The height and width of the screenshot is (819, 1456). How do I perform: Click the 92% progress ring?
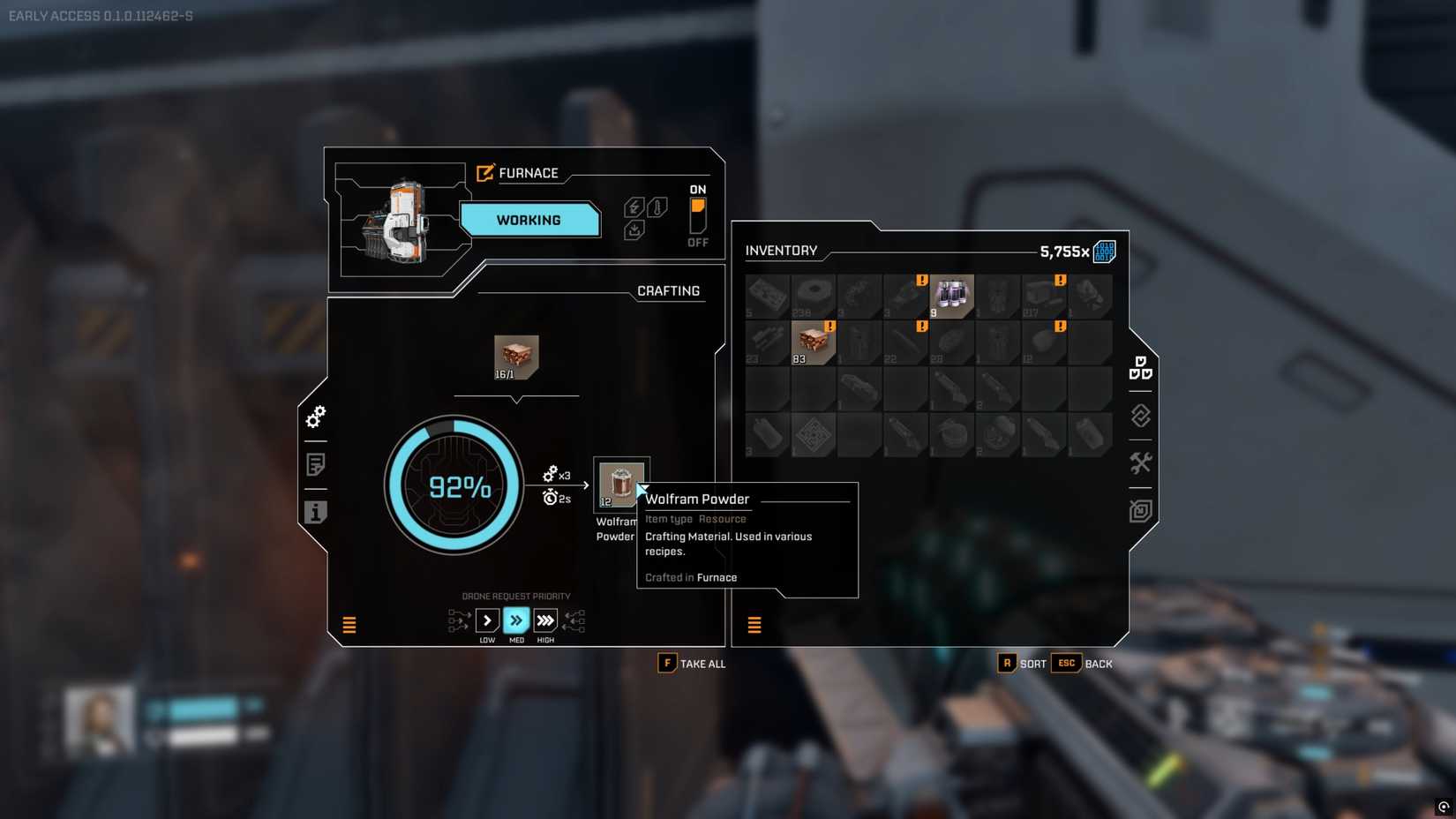coord(456,487)
